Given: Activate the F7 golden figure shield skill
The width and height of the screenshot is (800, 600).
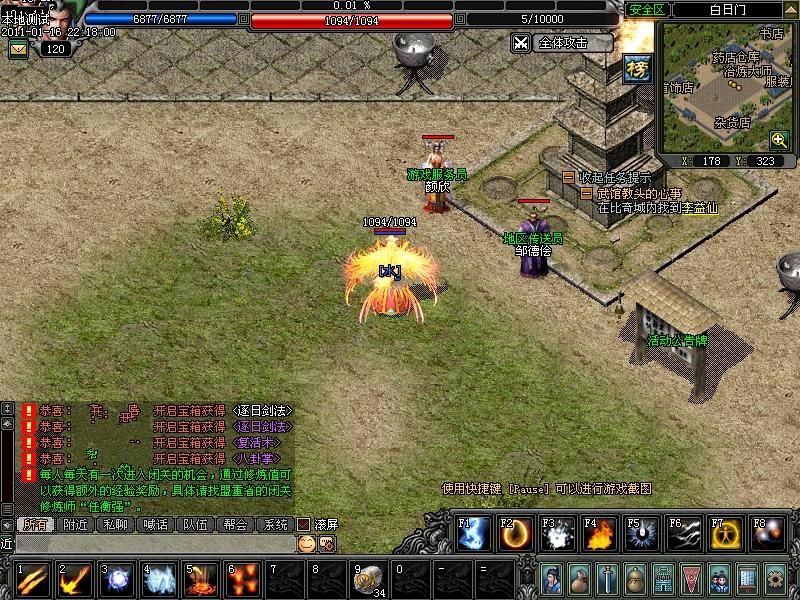Looking at the screenshot, I should [726, 535].
